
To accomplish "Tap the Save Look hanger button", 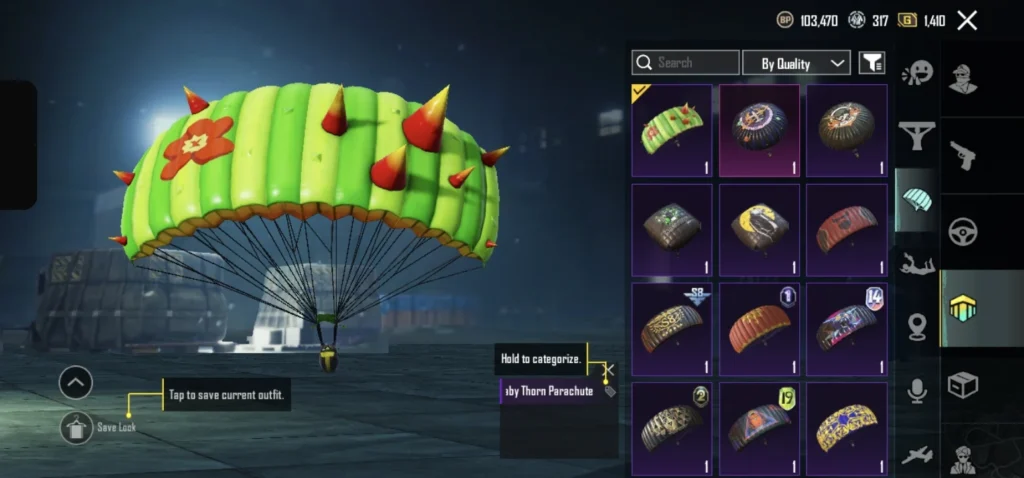I will tap(76, 427).
